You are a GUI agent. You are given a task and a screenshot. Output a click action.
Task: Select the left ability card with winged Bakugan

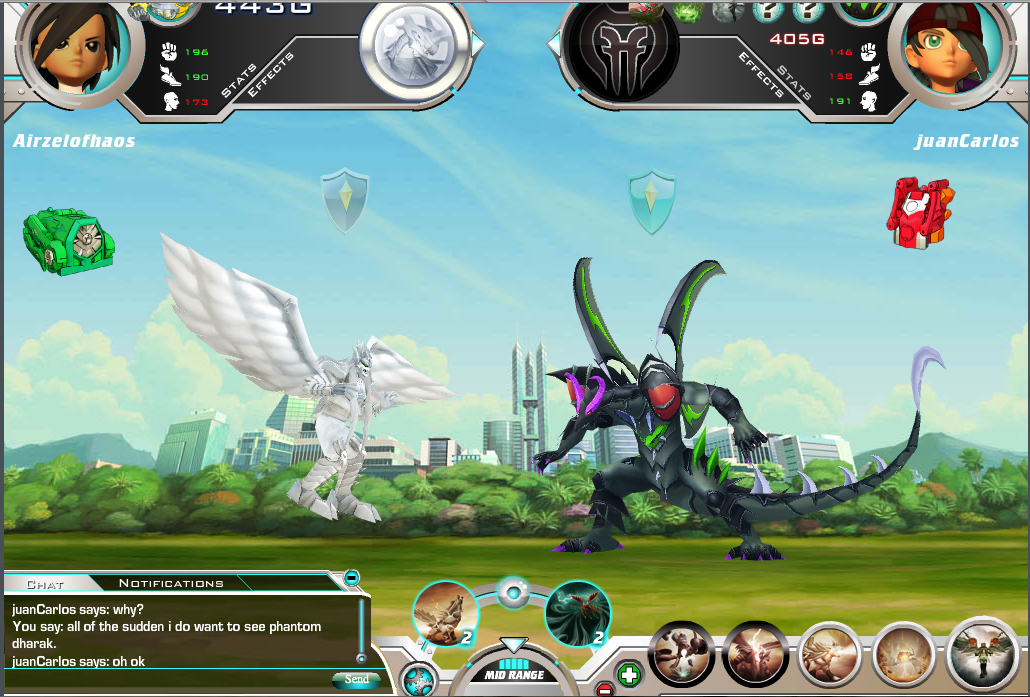click(x=445, y=613)
